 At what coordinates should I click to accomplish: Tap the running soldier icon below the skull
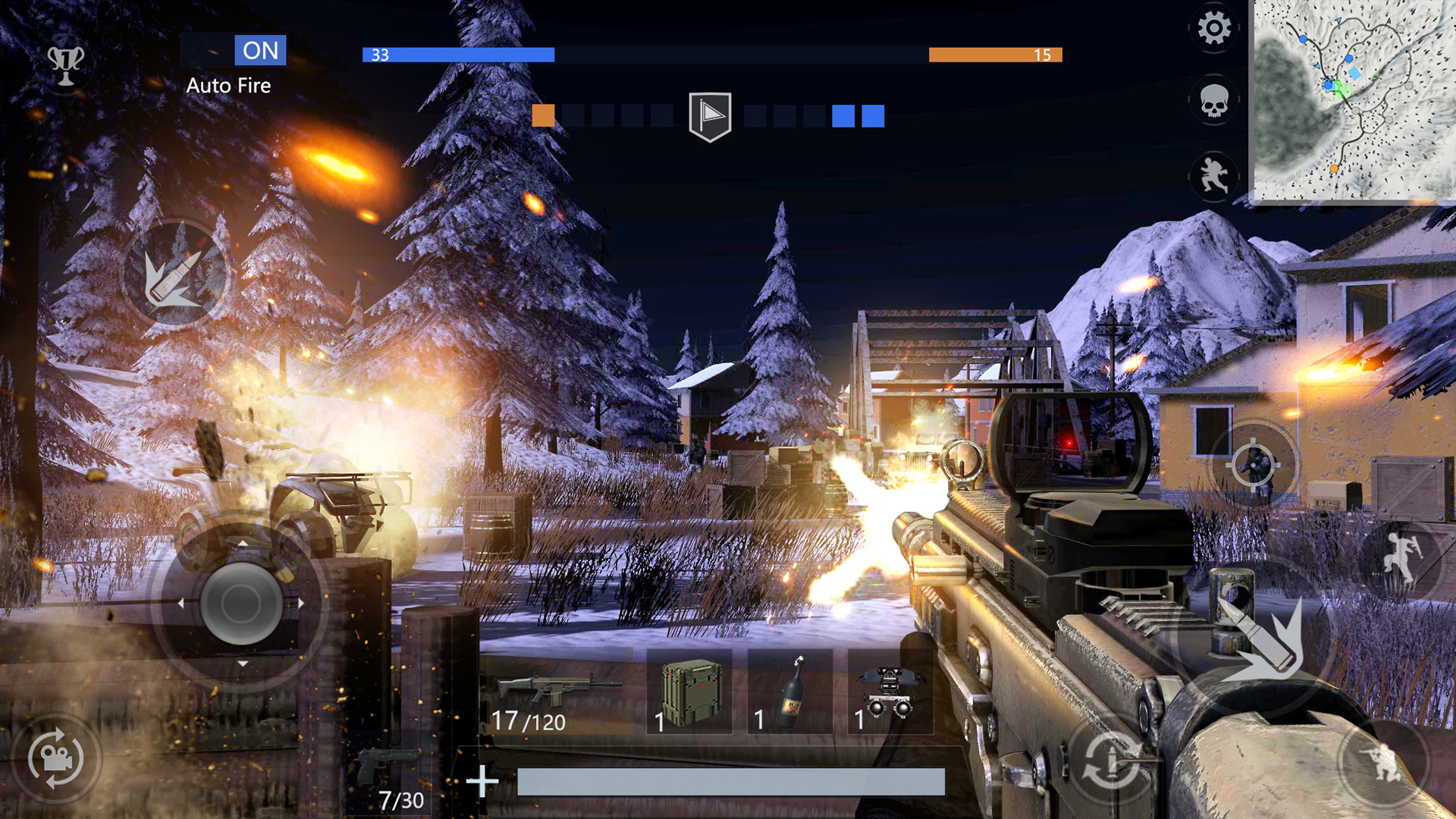[1213, 176]
